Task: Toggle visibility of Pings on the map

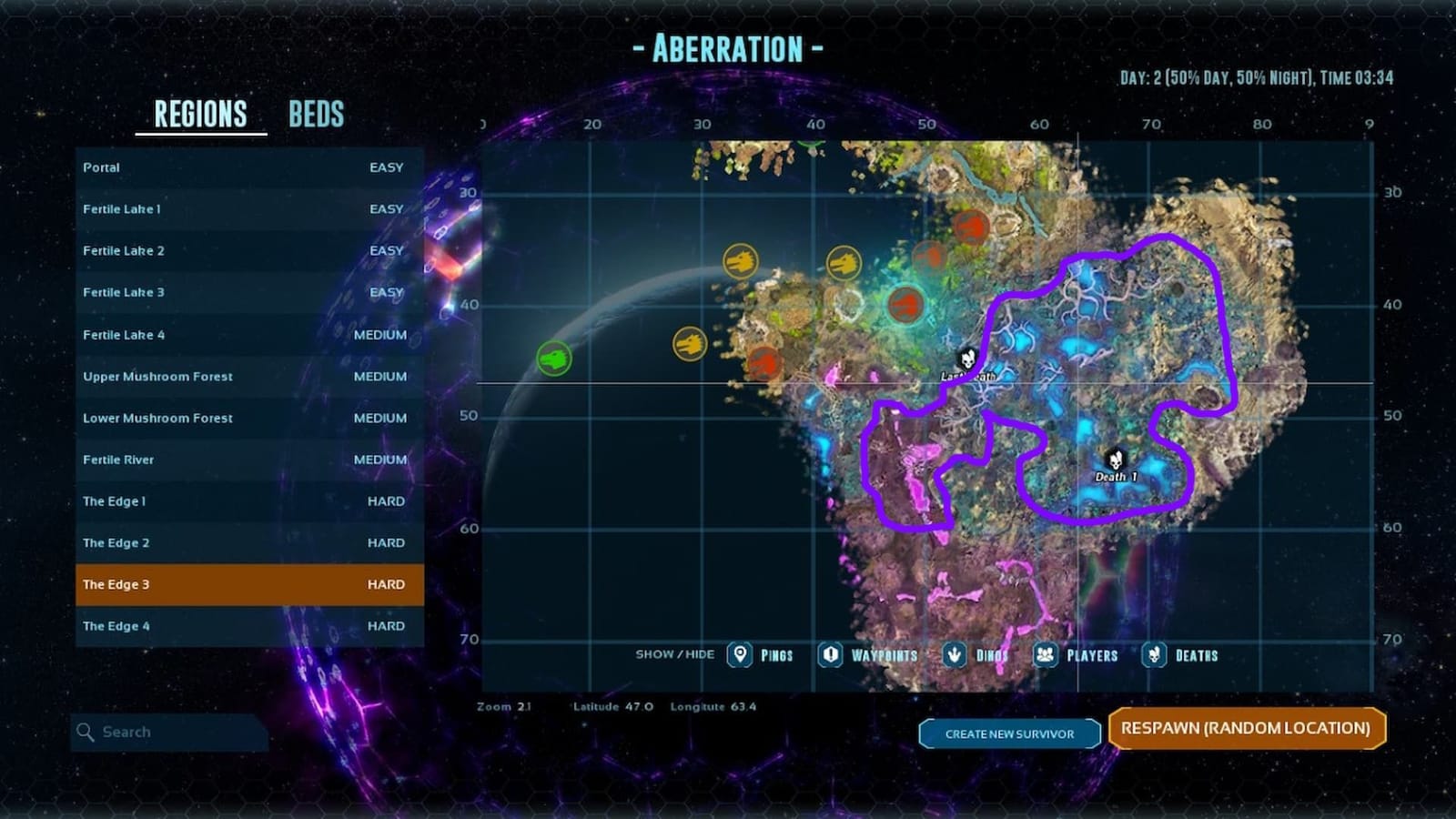Action: pyautogui.click(x=739, y=654)
